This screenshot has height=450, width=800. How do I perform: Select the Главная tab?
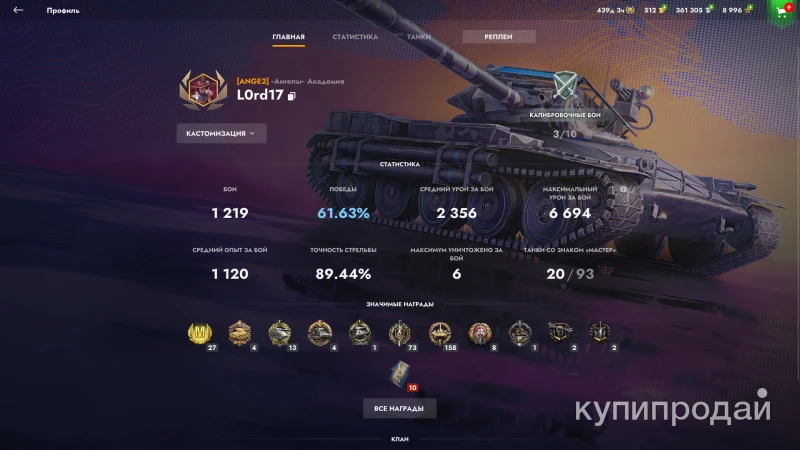[288, 37]
